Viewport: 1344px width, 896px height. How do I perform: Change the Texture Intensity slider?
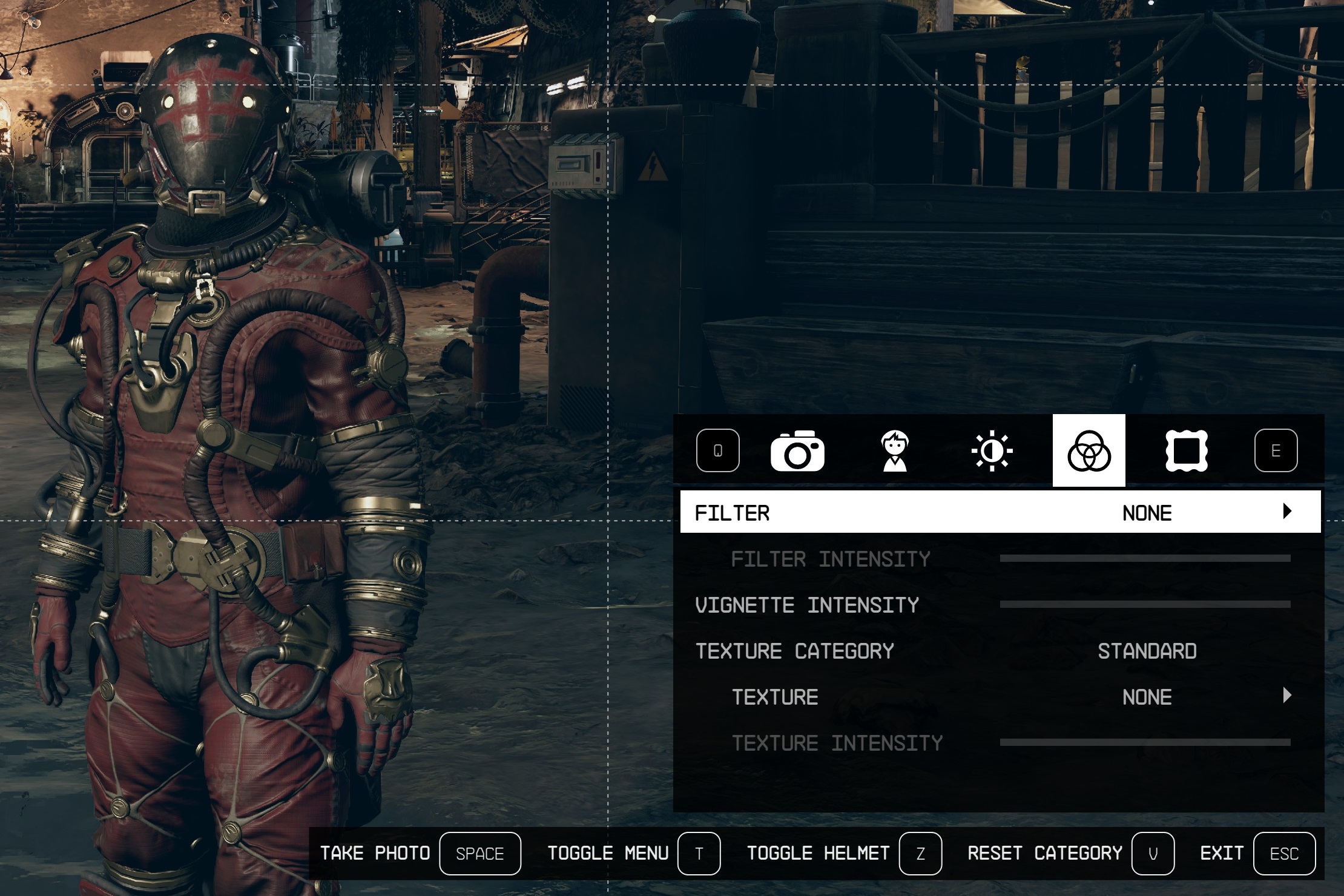[x=1145, y=742]
